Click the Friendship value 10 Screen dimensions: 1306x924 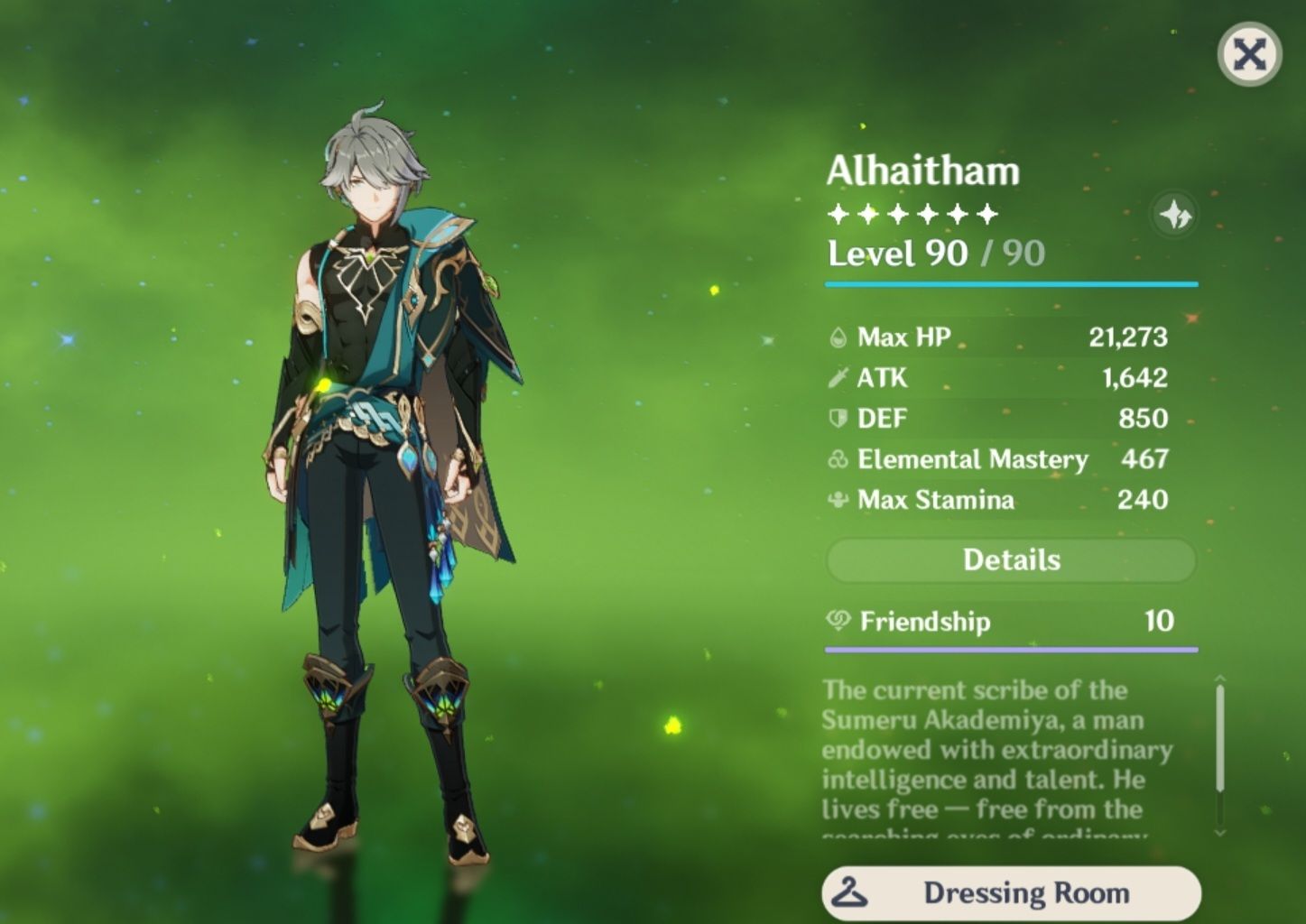[1161, 621]
